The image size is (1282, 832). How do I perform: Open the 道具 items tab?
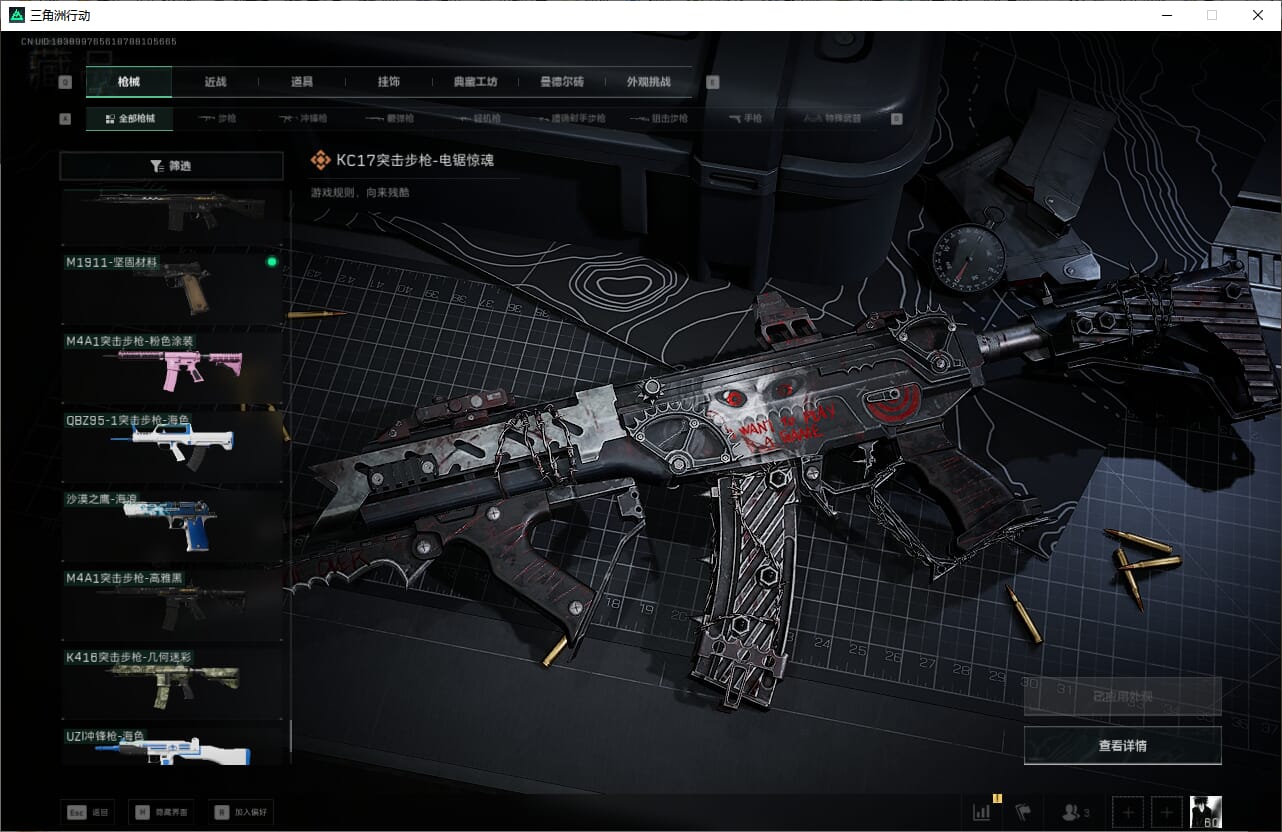tap(302, 82)
